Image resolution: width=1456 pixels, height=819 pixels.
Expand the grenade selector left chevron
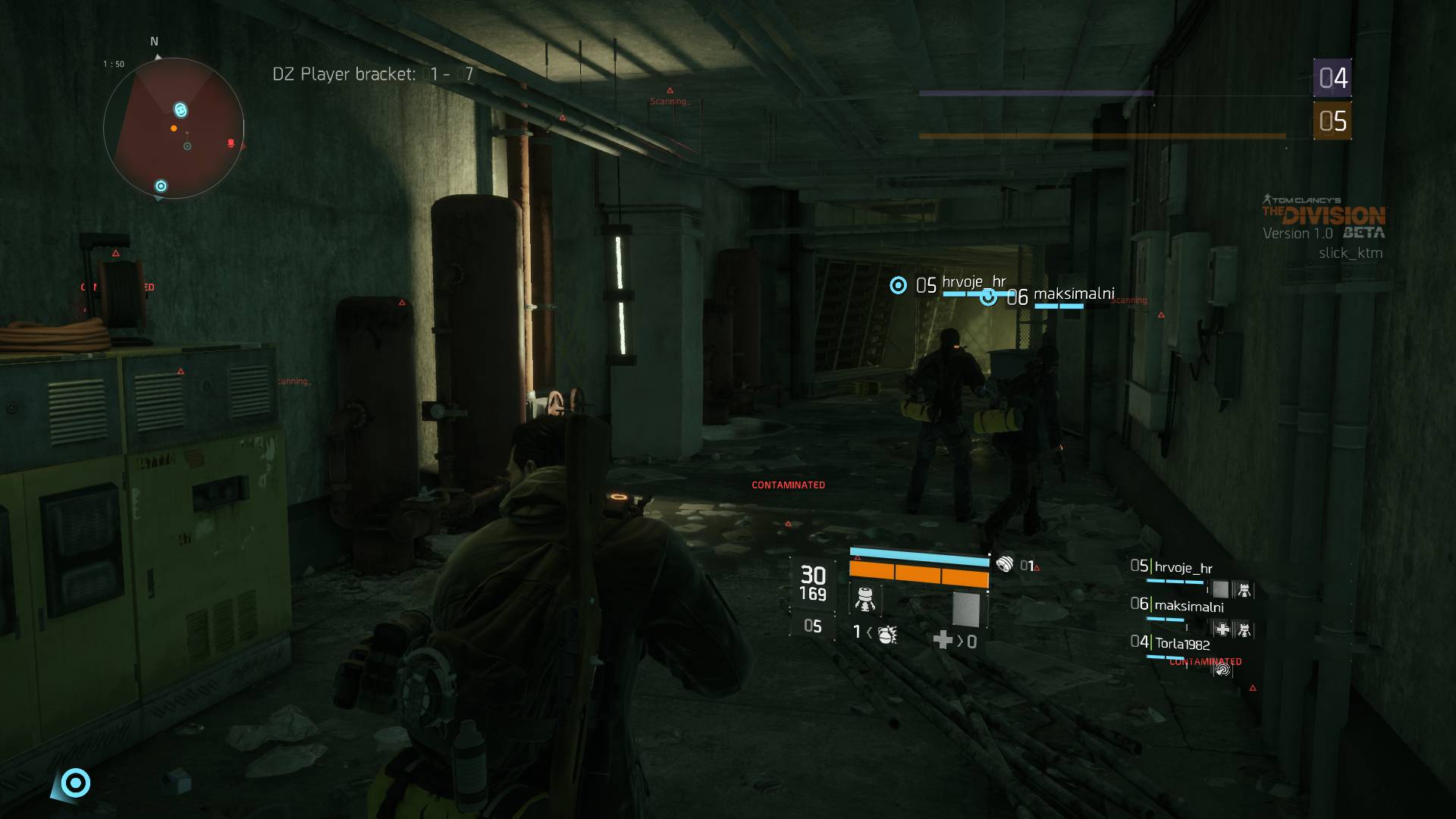(x=868, y=634)
